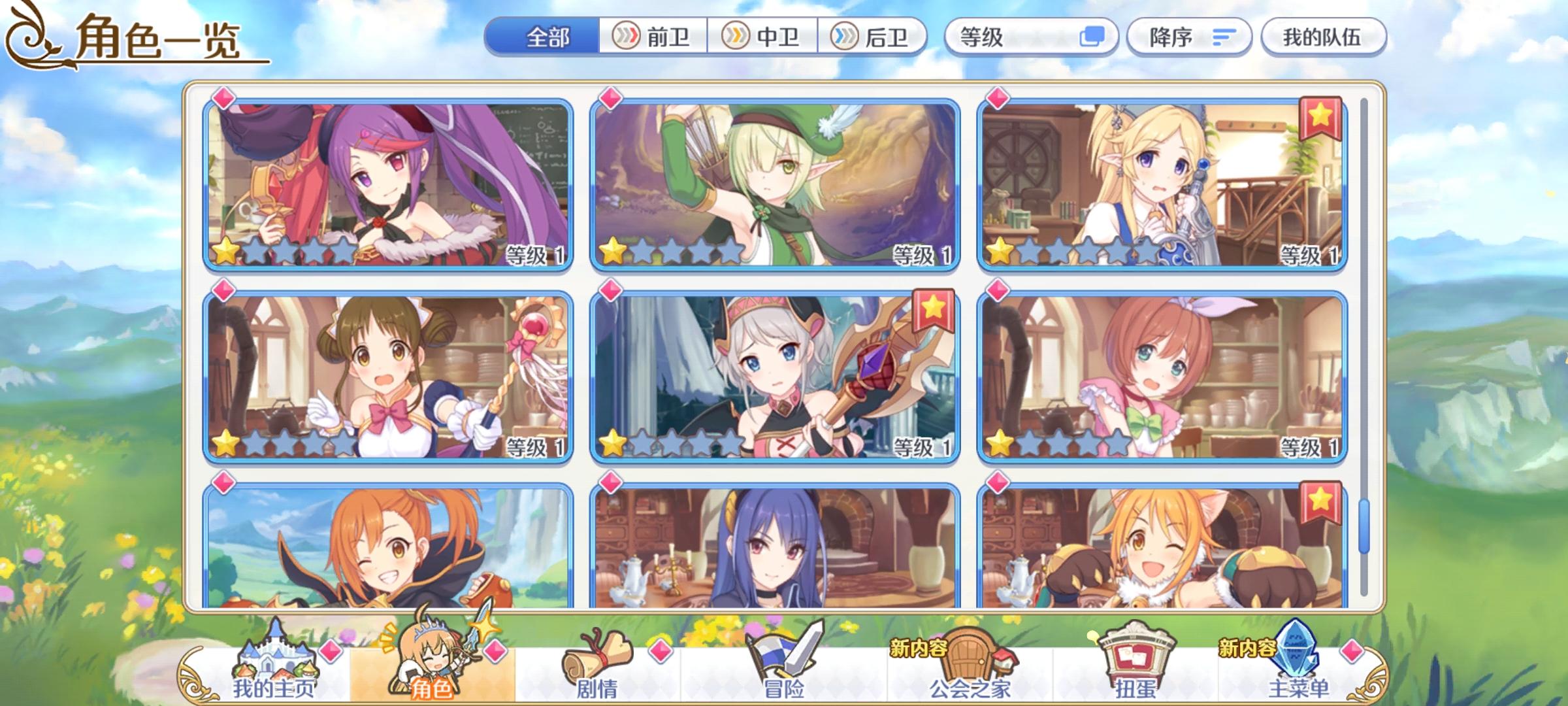Image resolution: width=1568 pixels, height=706 pixels.
Task: Select the 后卫 rearguard tab
Action: pos(875,37)
